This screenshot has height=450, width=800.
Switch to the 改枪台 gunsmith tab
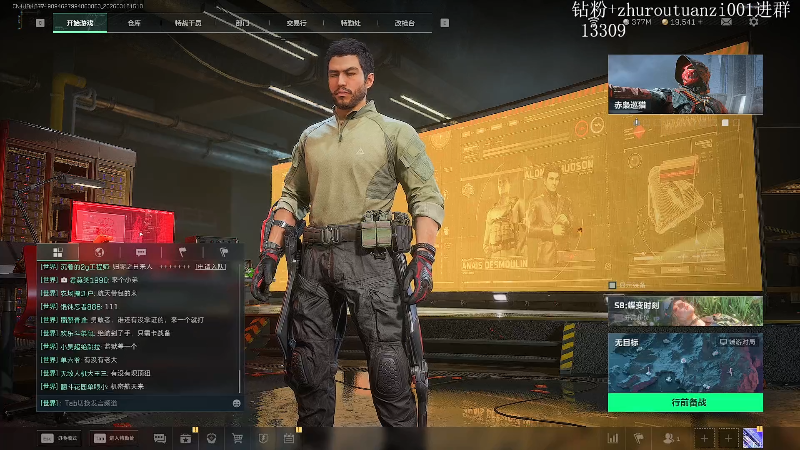[x=404, y=22]
